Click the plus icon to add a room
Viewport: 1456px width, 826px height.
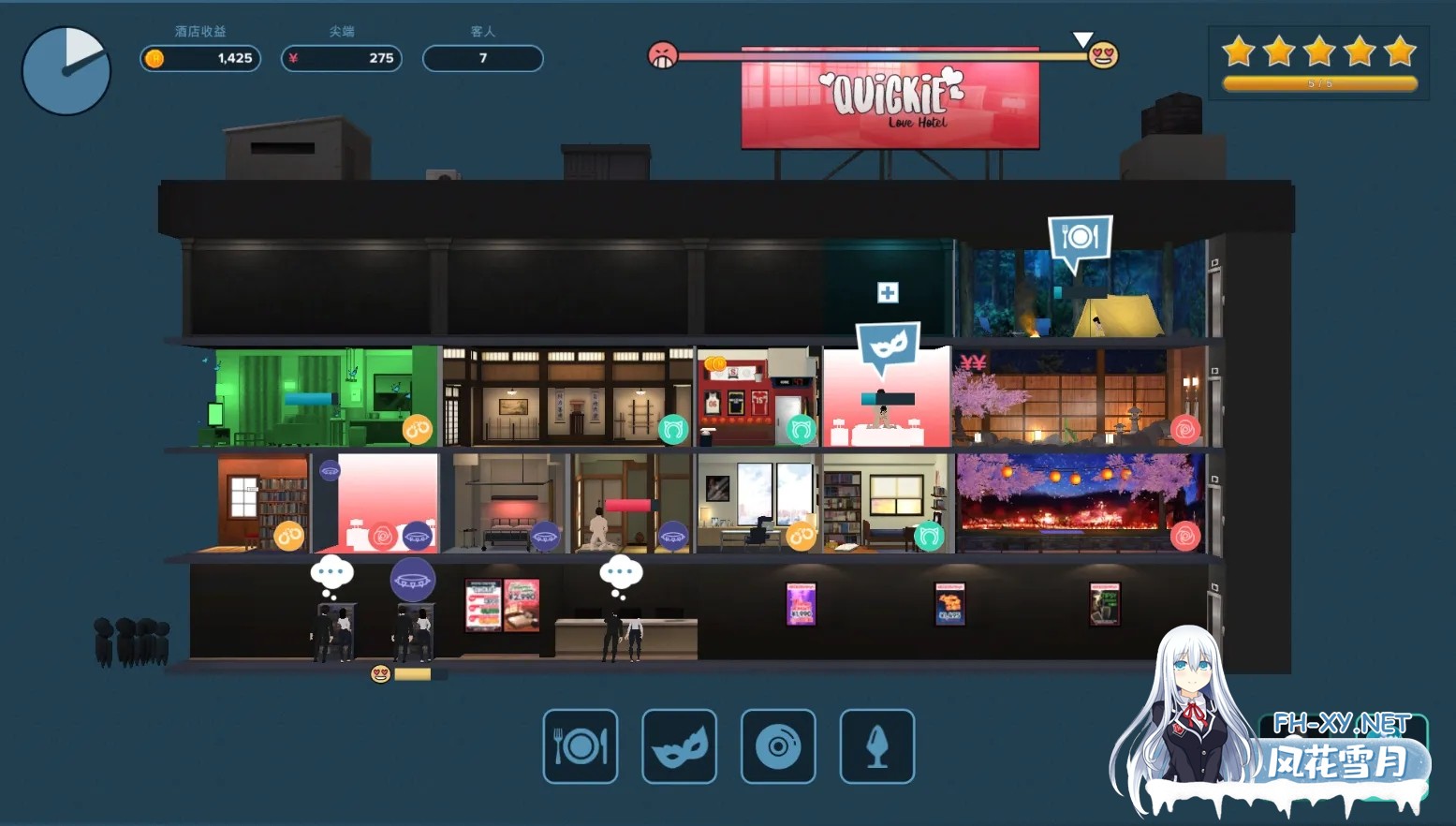point(888,292)
